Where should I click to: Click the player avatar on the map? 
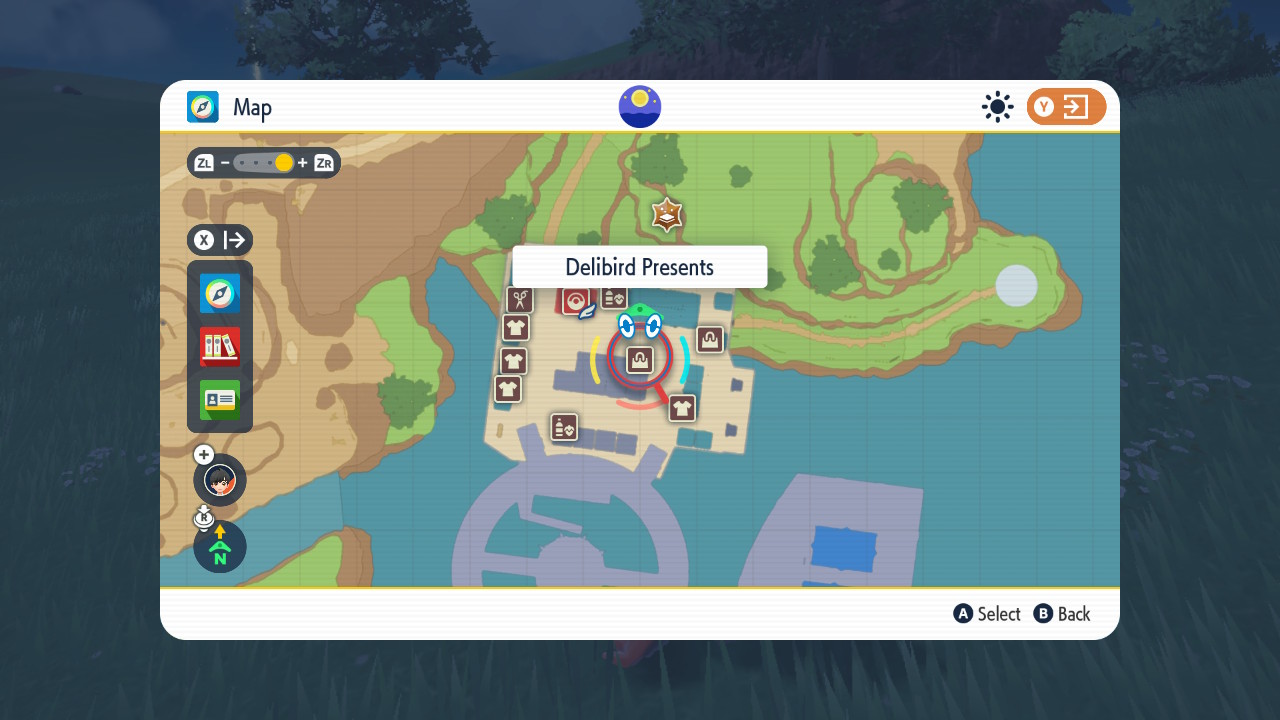click(x=219, y=480)
